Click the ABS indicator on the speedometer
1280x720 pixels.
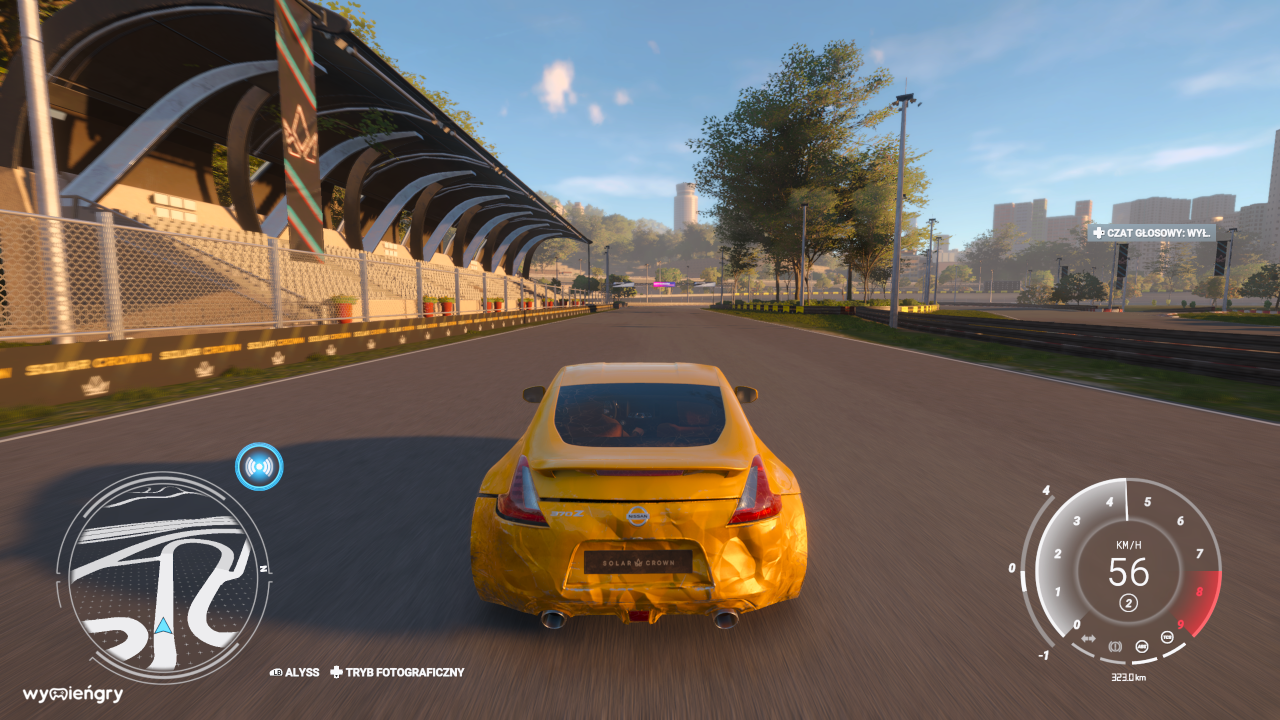coord(1141,645)
